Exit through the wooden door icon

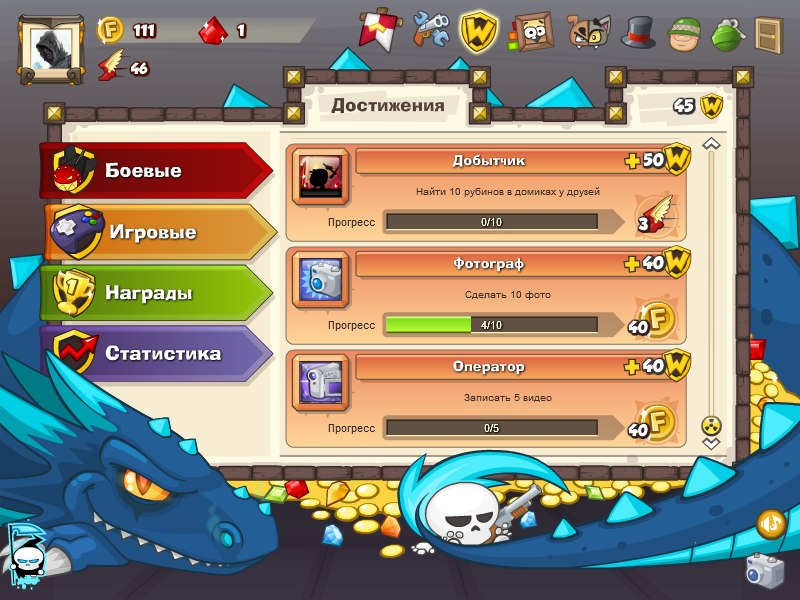(768, 33)
